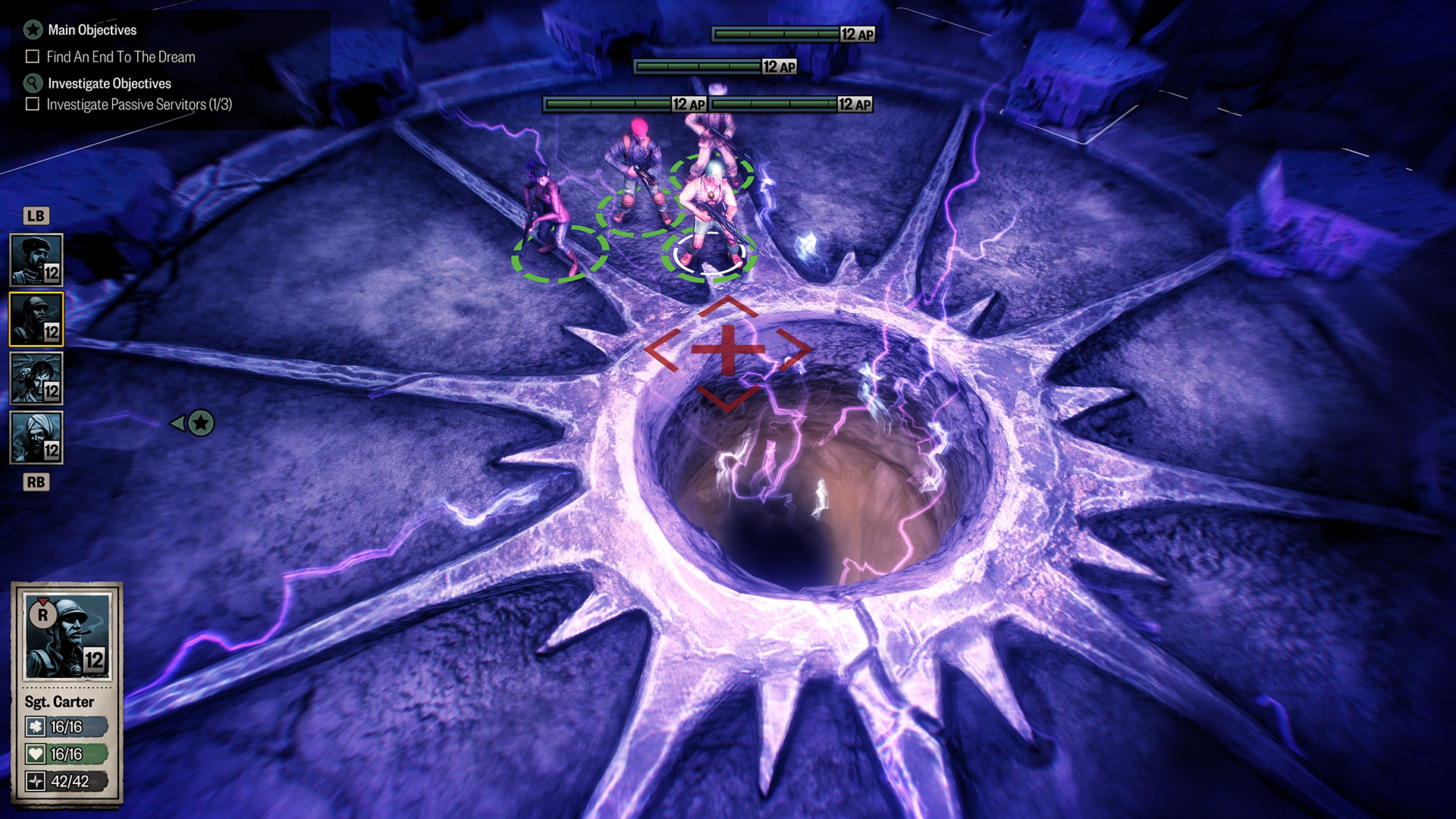Pick the turbaned squad member portrait
The height and width of the screenshot is (819, 1456).
(36, 438)
